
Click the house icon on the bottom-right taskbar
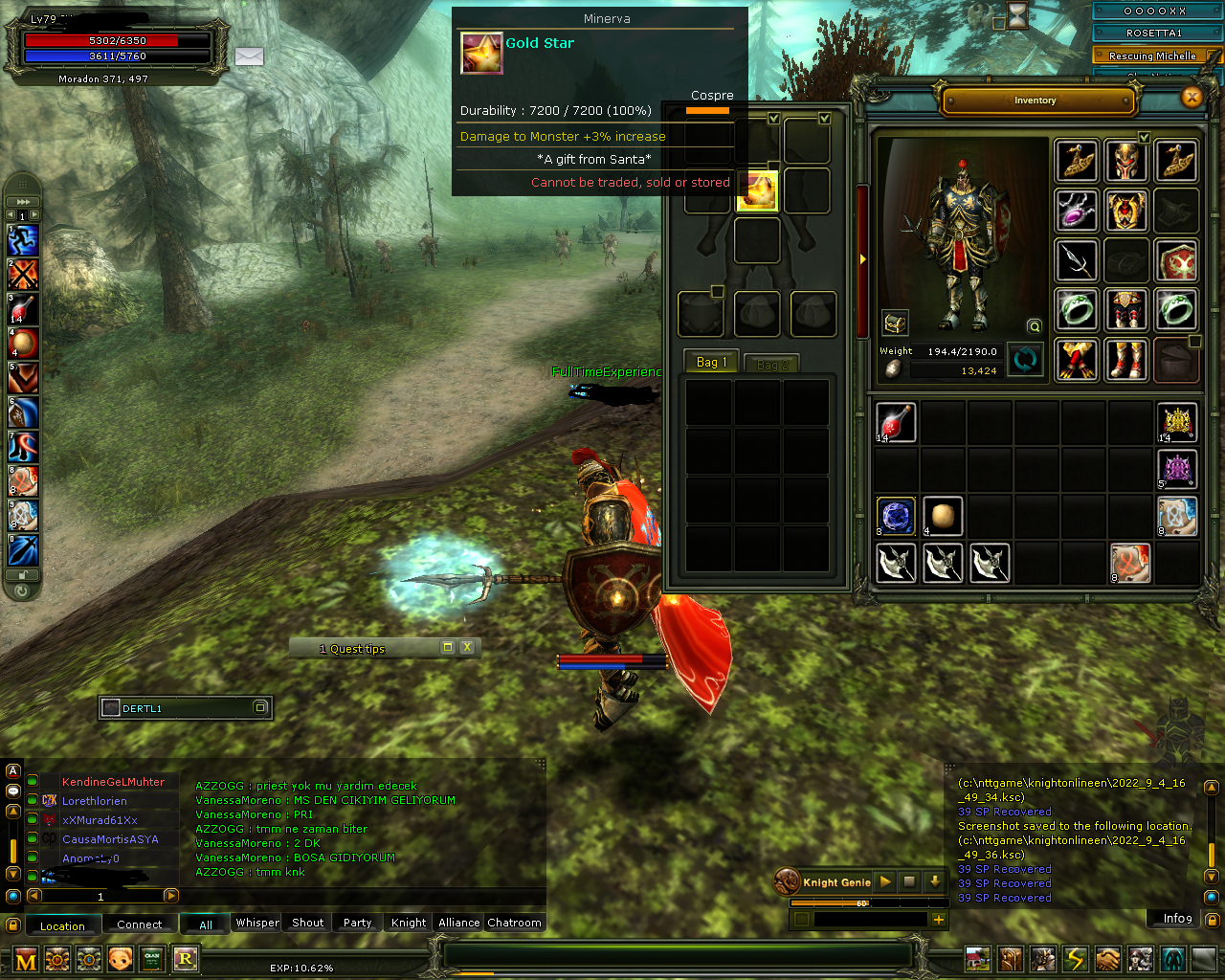[977, 958]
